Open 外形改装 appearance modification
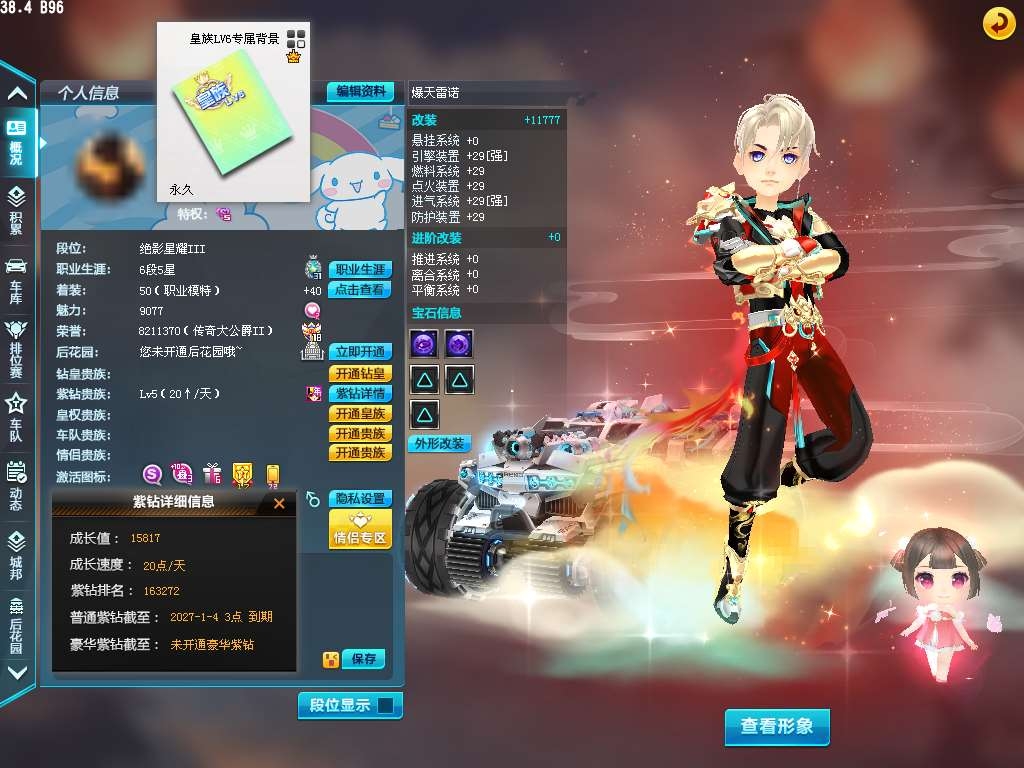 tap(439, 444)
